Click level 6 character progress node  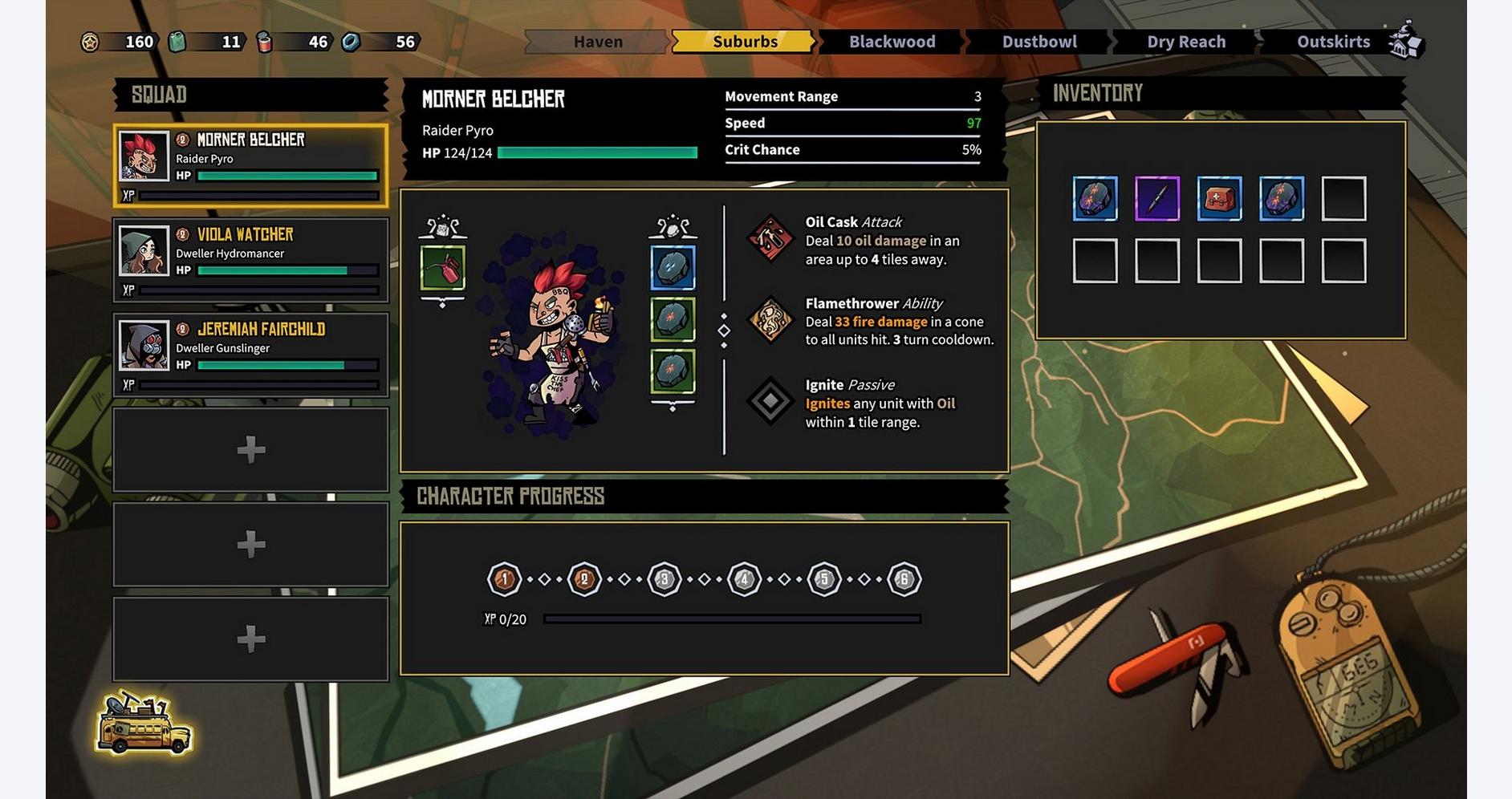point(904,578)
